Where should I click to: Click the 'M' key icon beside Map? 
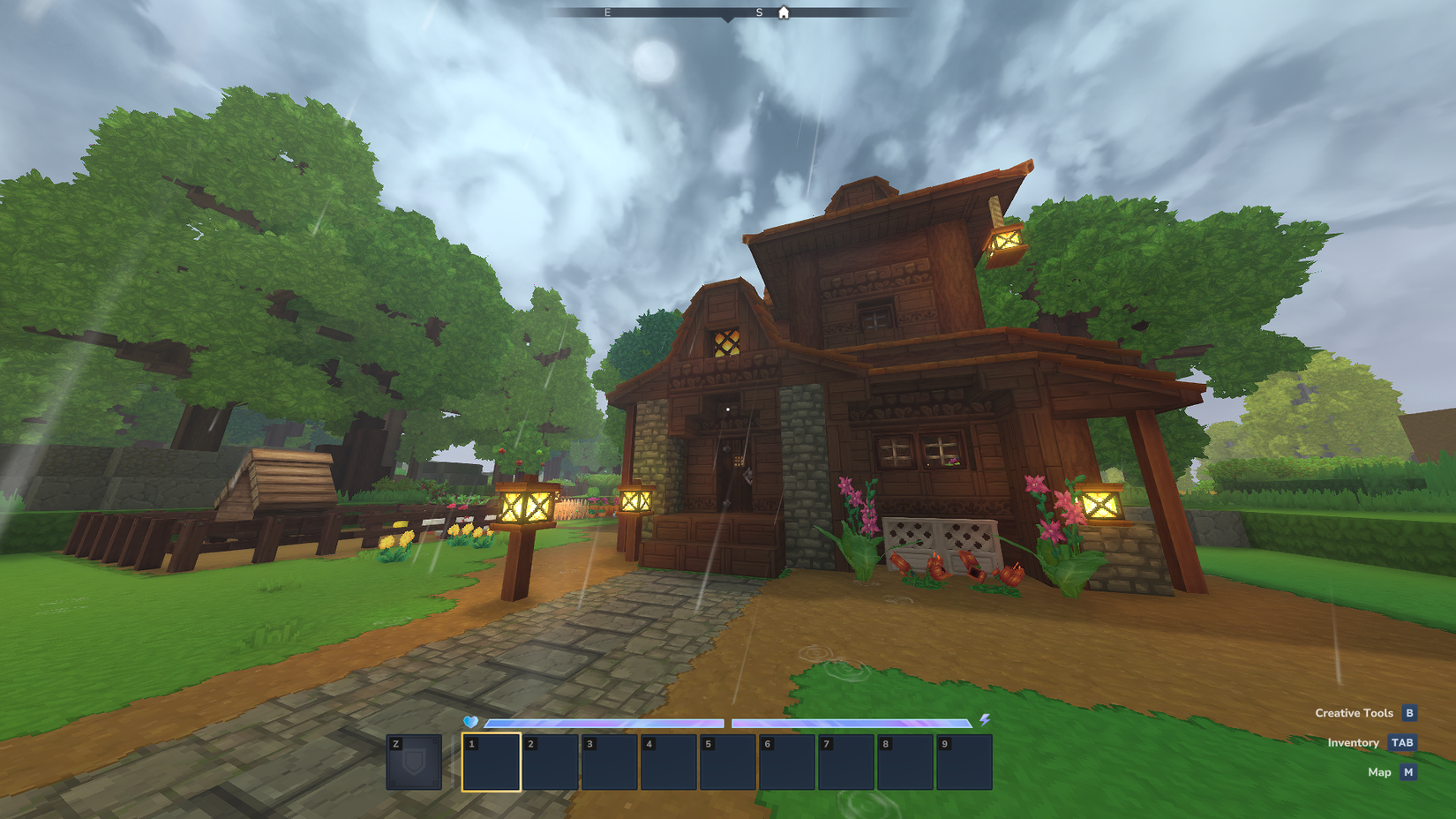coord(1408,771)
